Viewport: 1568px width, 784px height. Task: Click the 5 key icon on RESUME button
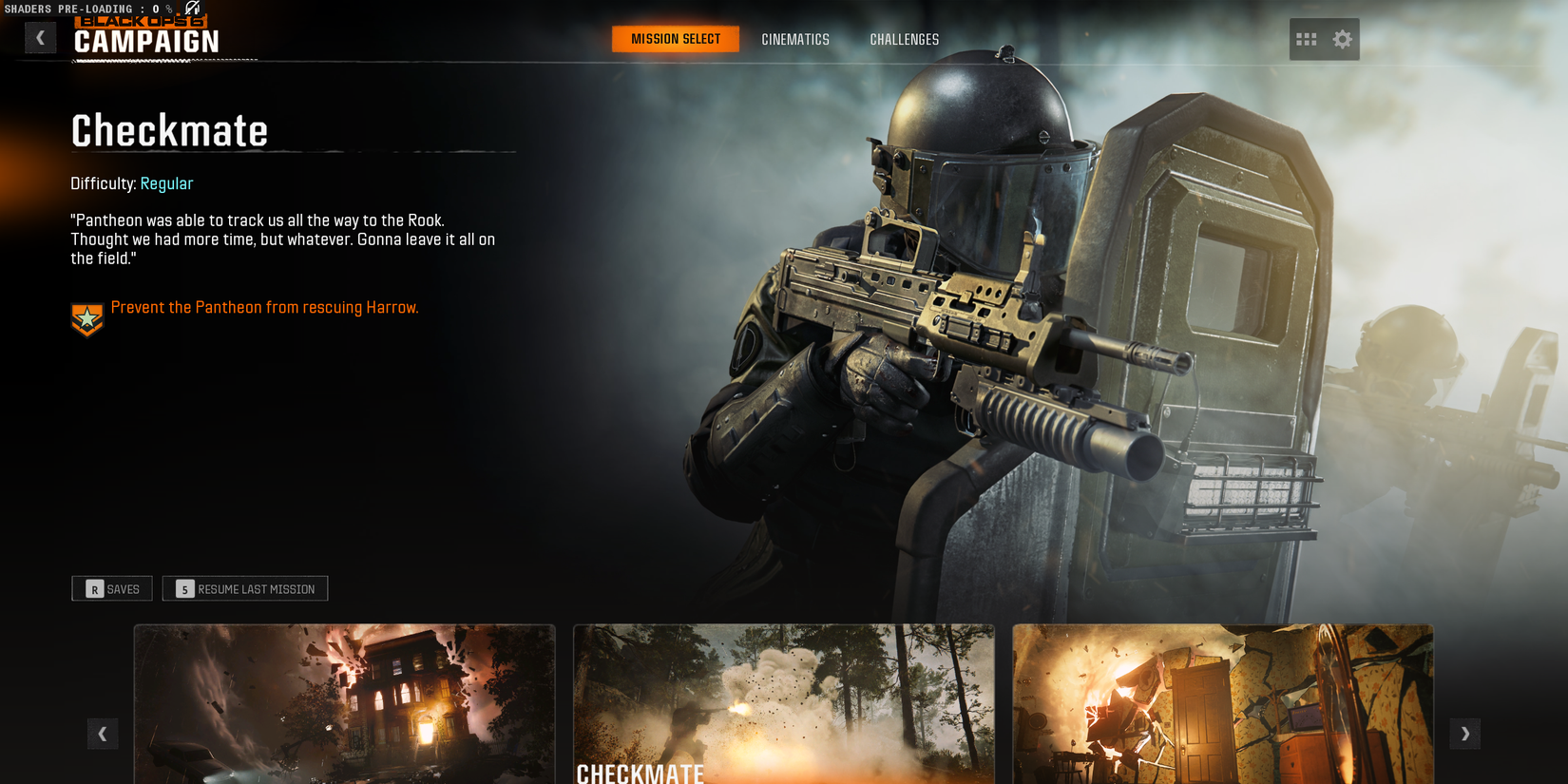pos(182,588)
